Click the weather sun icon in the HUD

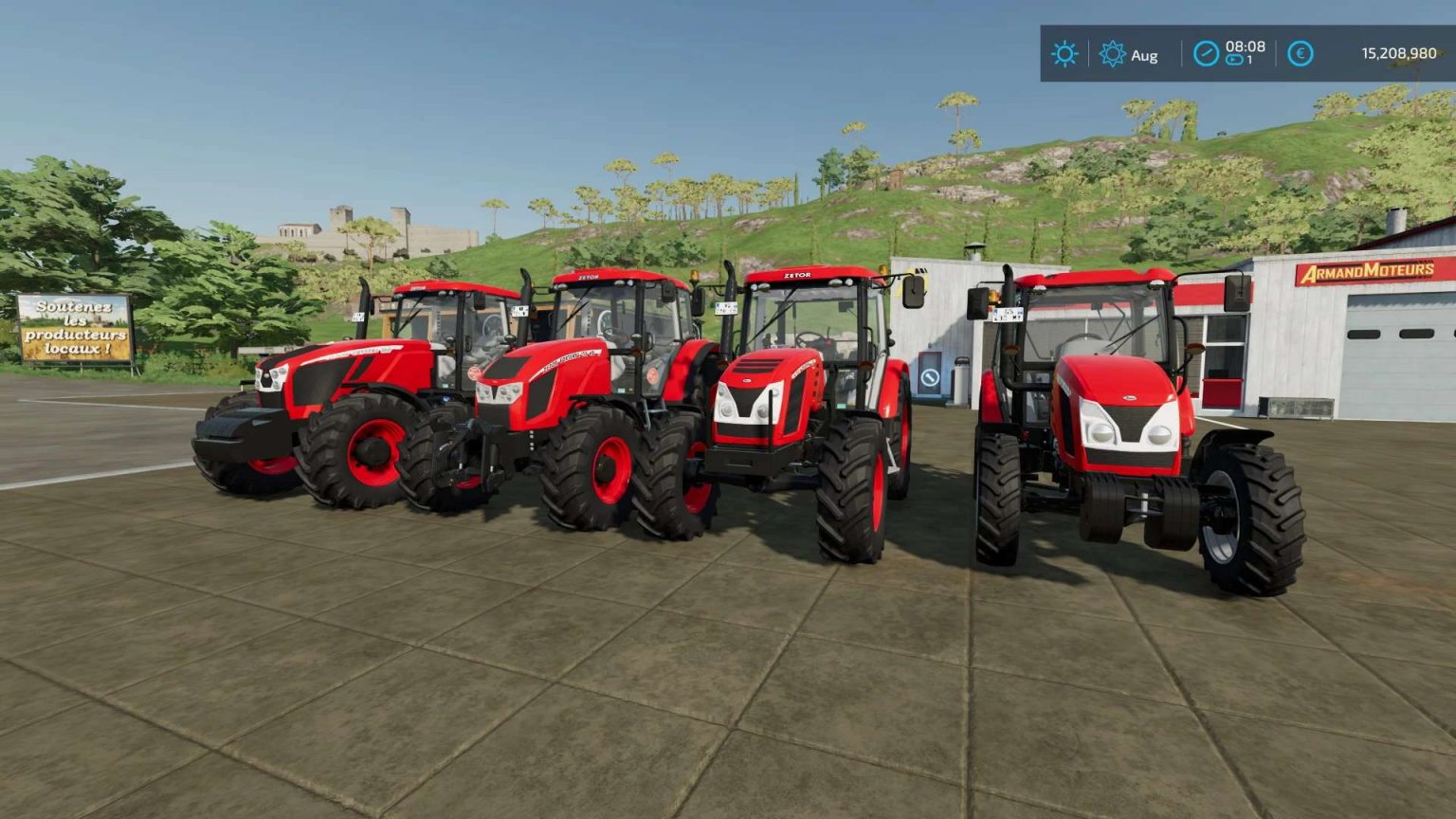point(1065,54)
